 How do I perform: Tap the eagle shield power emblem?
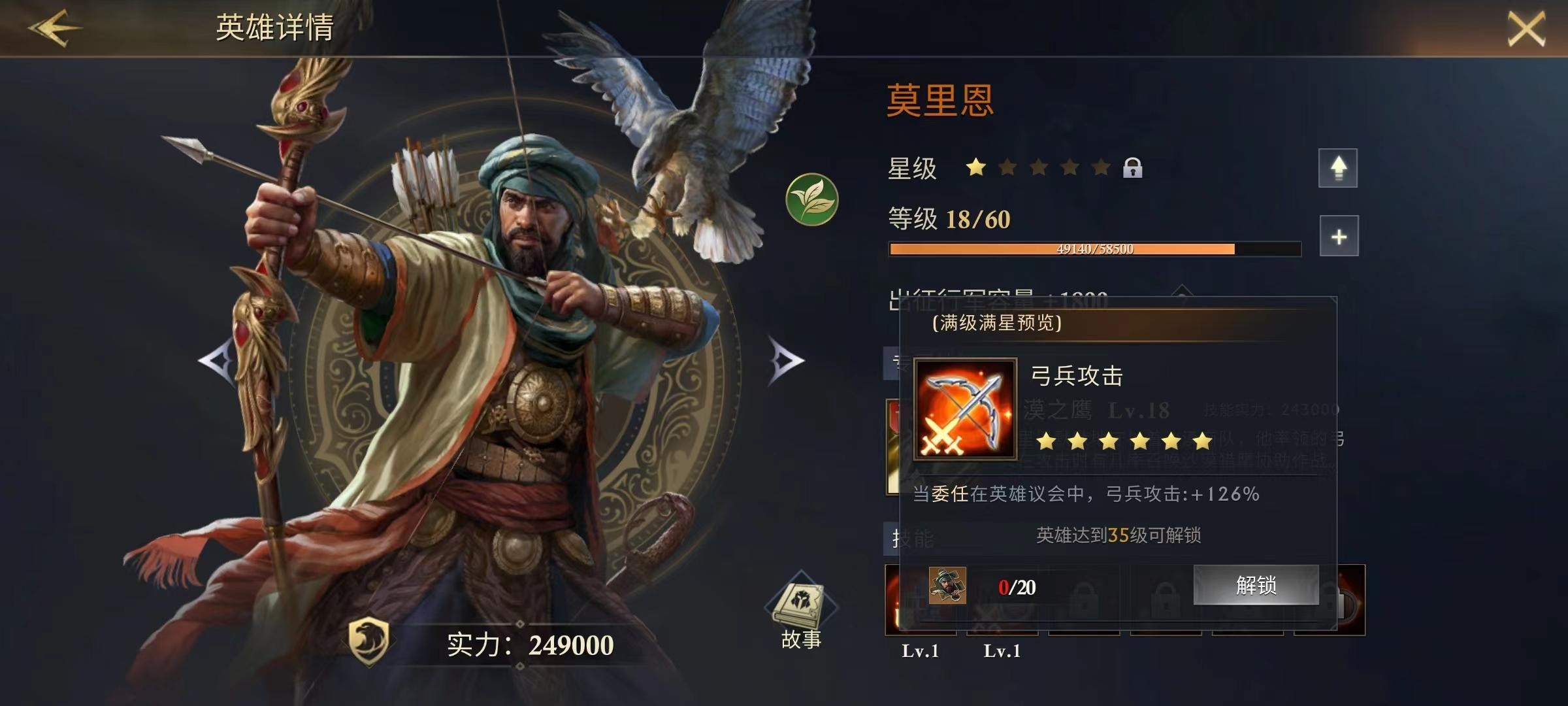point(369,642)
